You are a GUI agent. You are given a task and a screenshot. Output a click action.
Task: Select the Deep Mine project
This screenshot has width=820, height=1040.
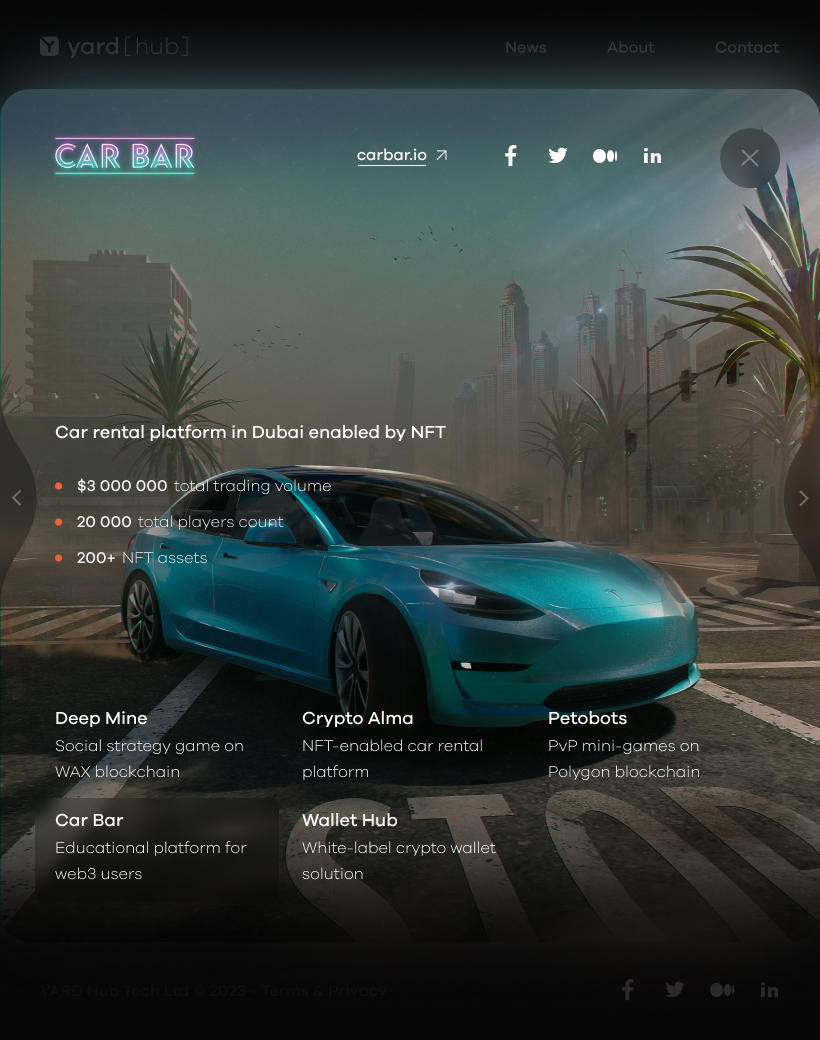[150, 744]
